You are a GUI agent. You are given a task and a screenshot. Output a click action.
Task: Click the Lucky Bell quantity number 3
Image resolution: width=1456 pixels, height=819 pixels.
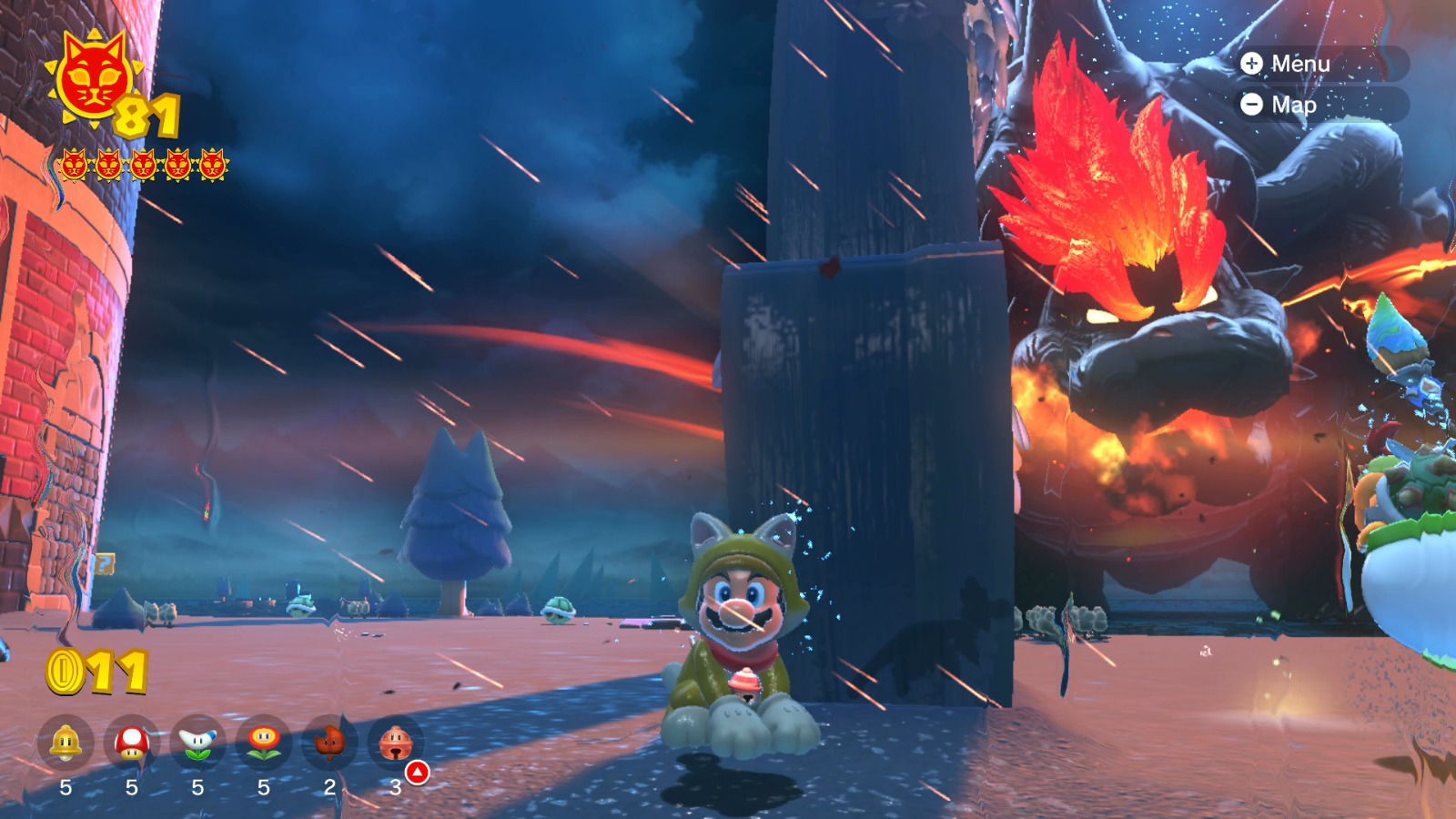[x=396, y=785]
